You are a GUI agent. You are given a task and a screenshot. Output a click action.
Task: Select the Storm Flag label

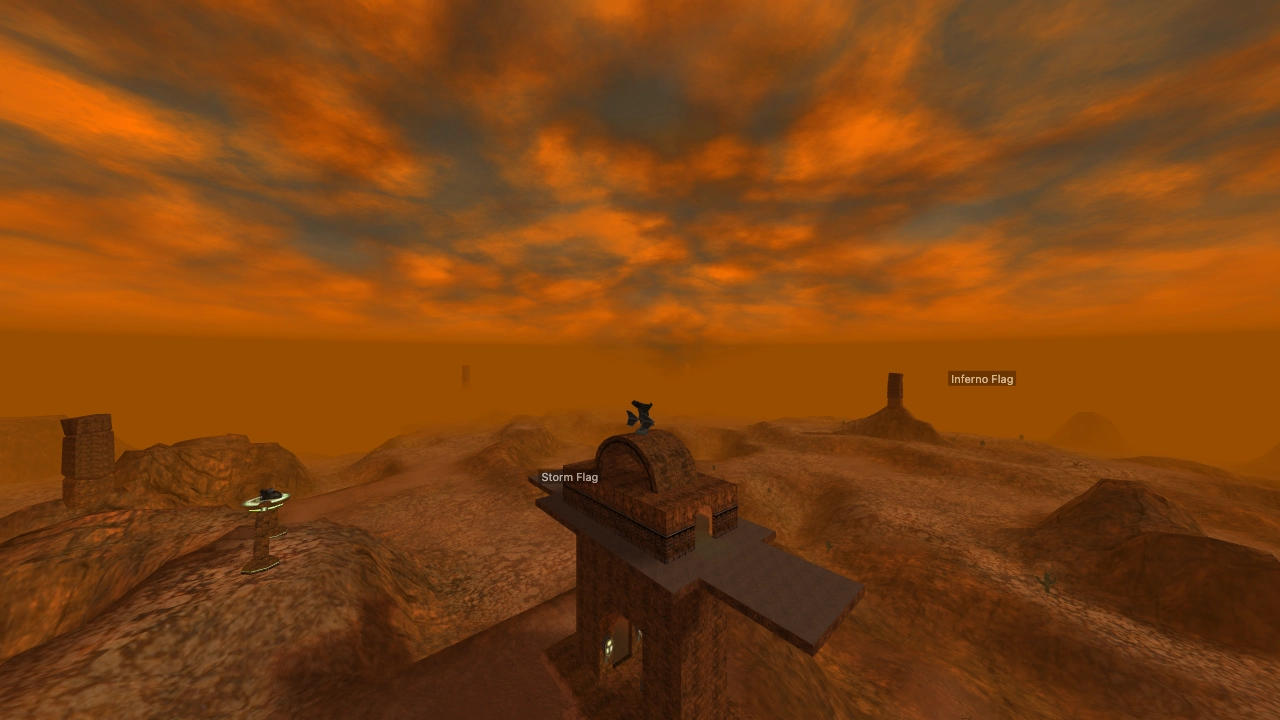(x=569, y=477)
